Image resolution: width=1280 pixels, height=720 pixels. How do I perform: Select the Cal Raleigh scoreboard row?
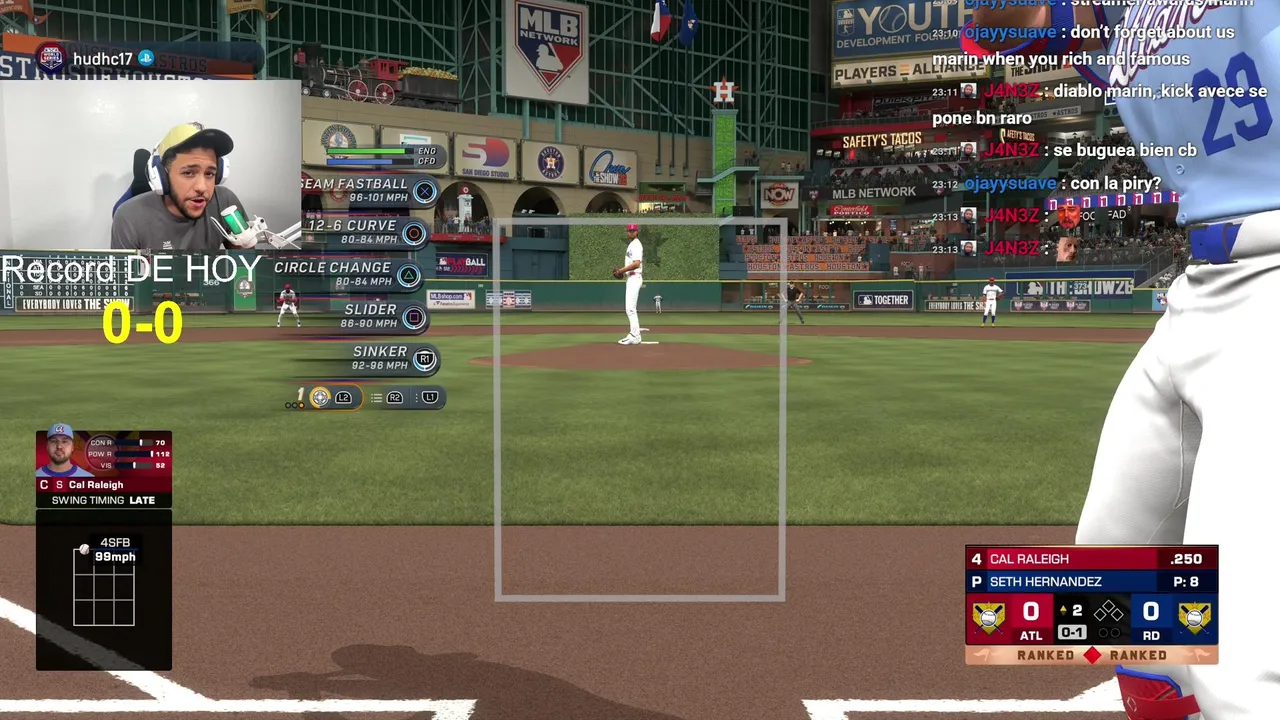coord(1091,559)
